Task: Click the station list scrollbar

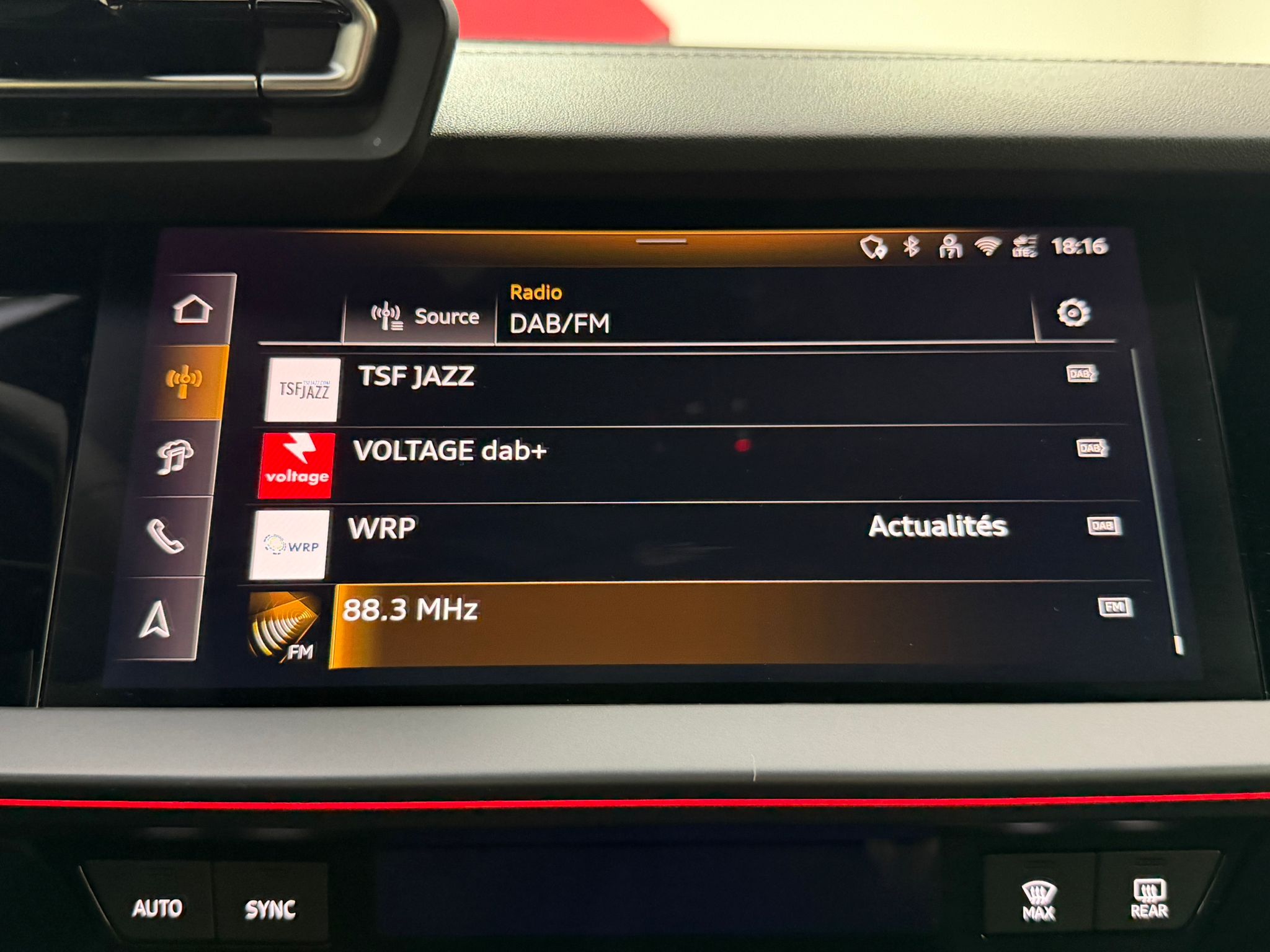Action: pos(1158,496)
